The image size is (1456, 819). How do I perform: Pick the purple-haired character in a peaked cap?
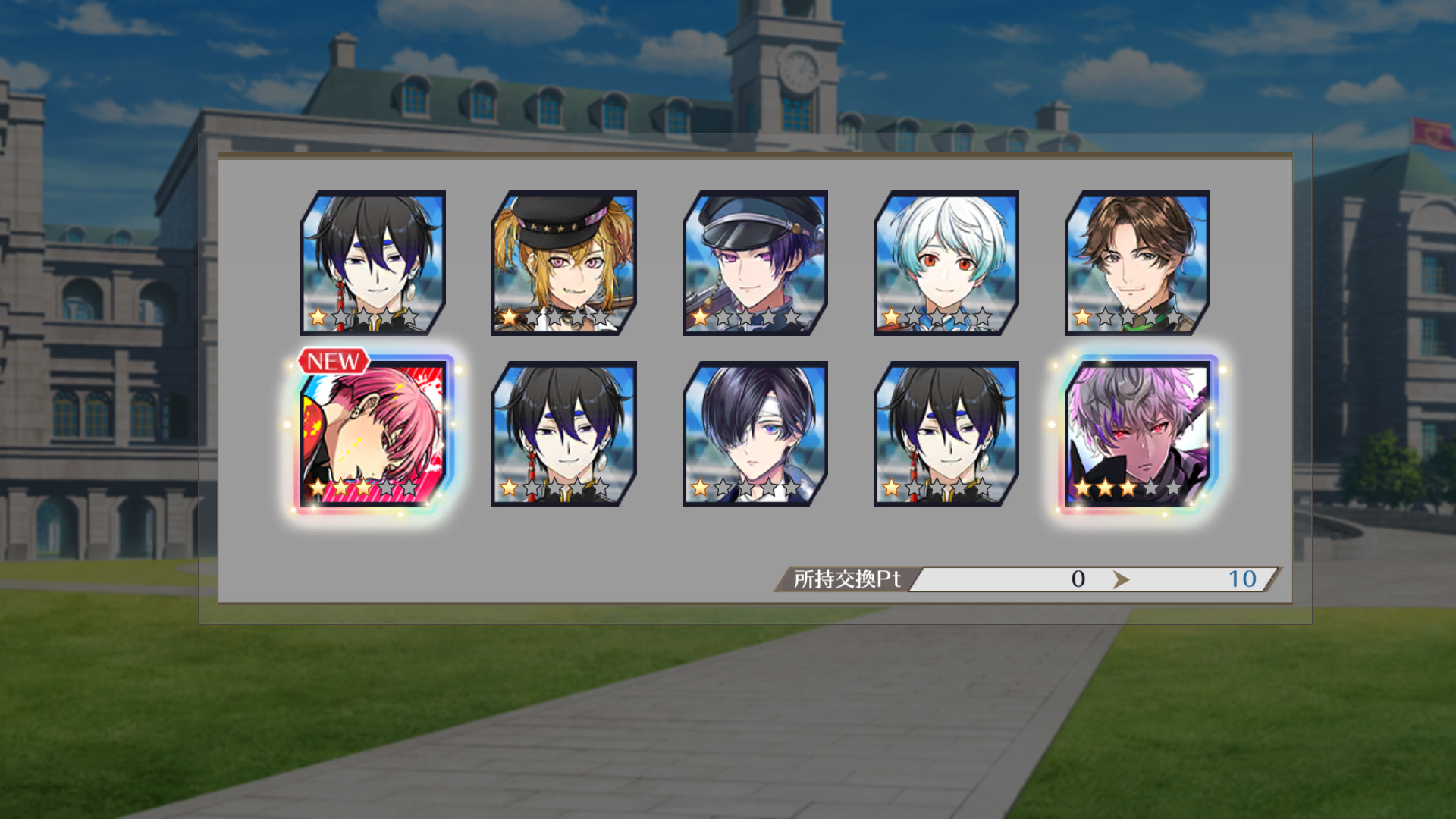click(x=755, y=262)
